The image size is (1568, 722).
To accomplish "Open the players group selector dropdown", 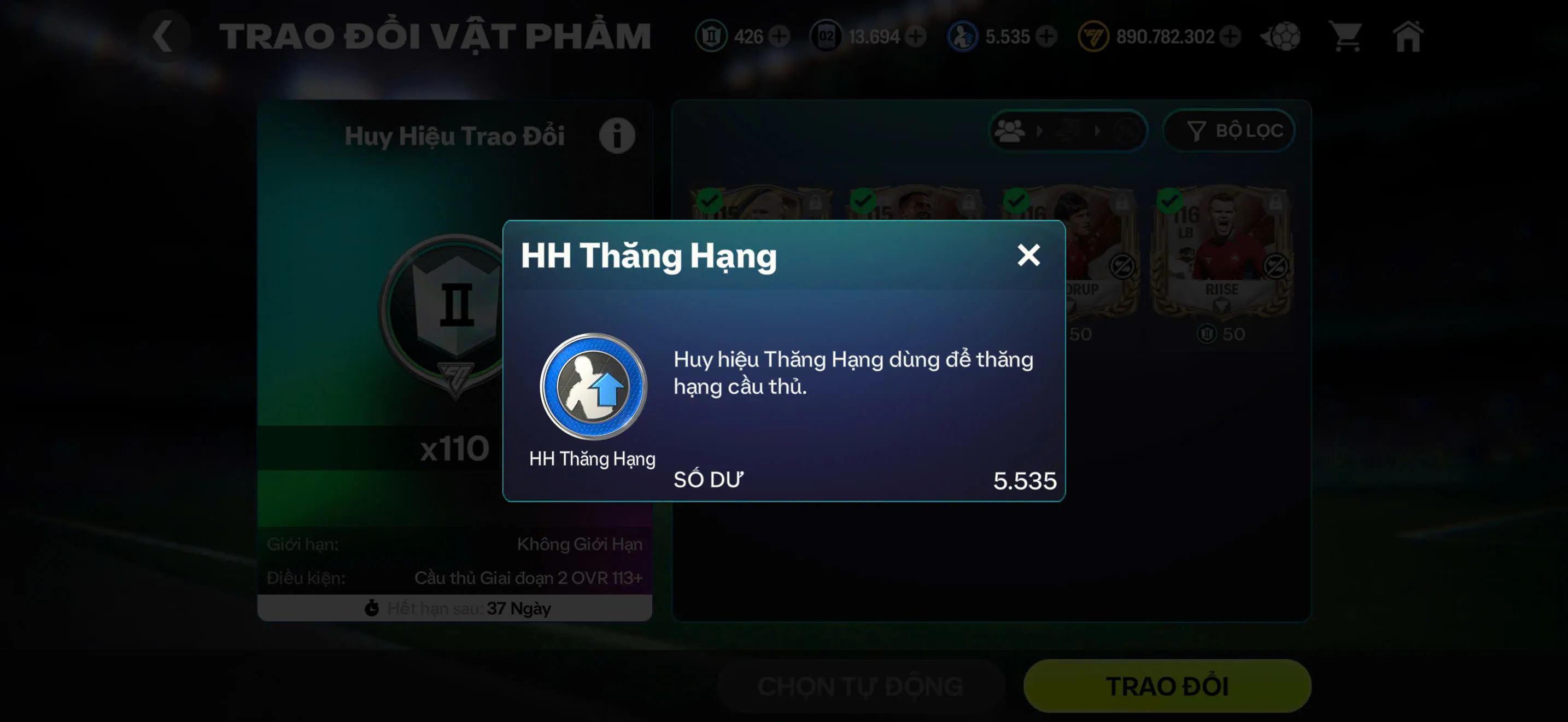I will coord(1010,130).
